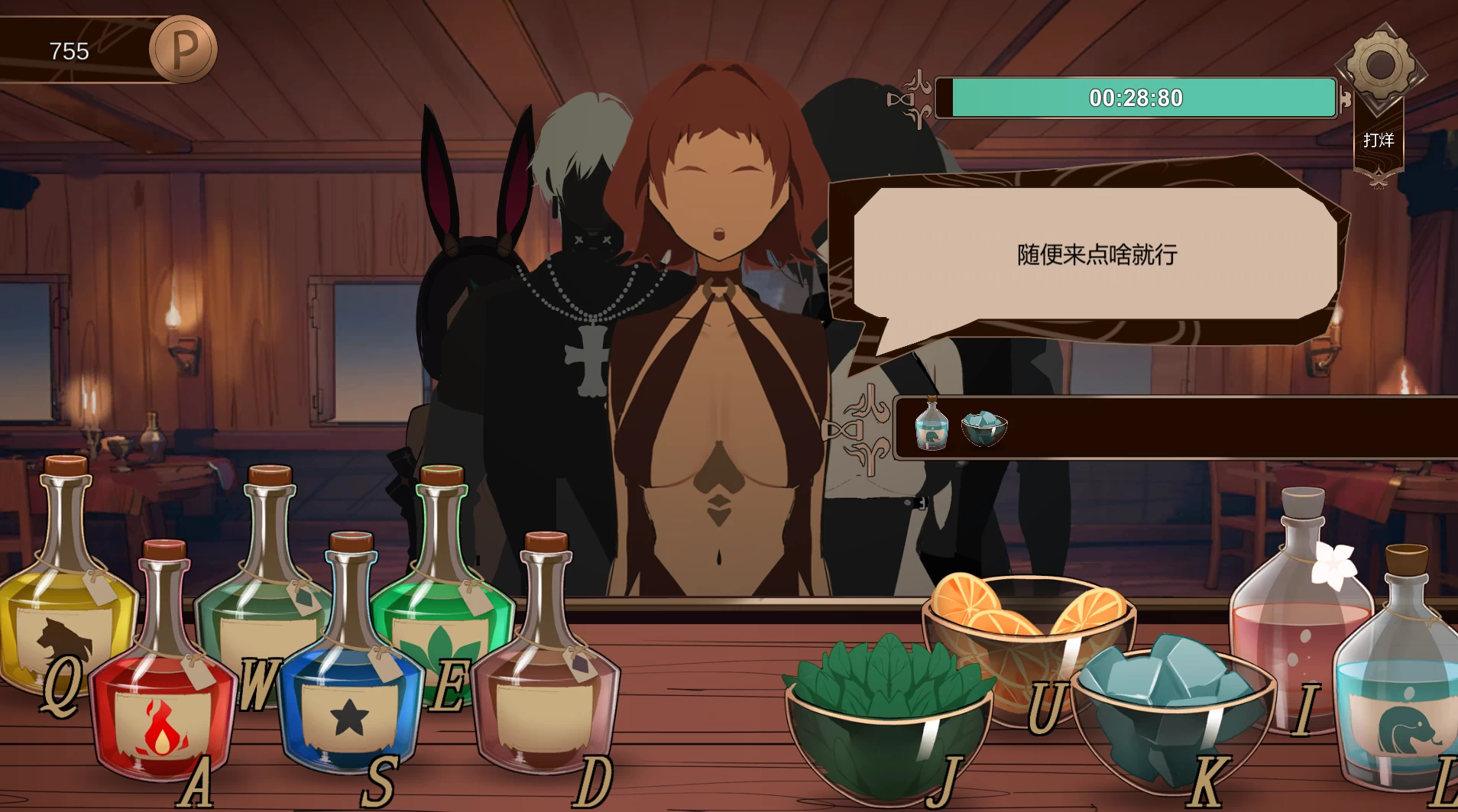
Task: Add ice cubes from the bowl labeled K
Action: point(1169,710)
